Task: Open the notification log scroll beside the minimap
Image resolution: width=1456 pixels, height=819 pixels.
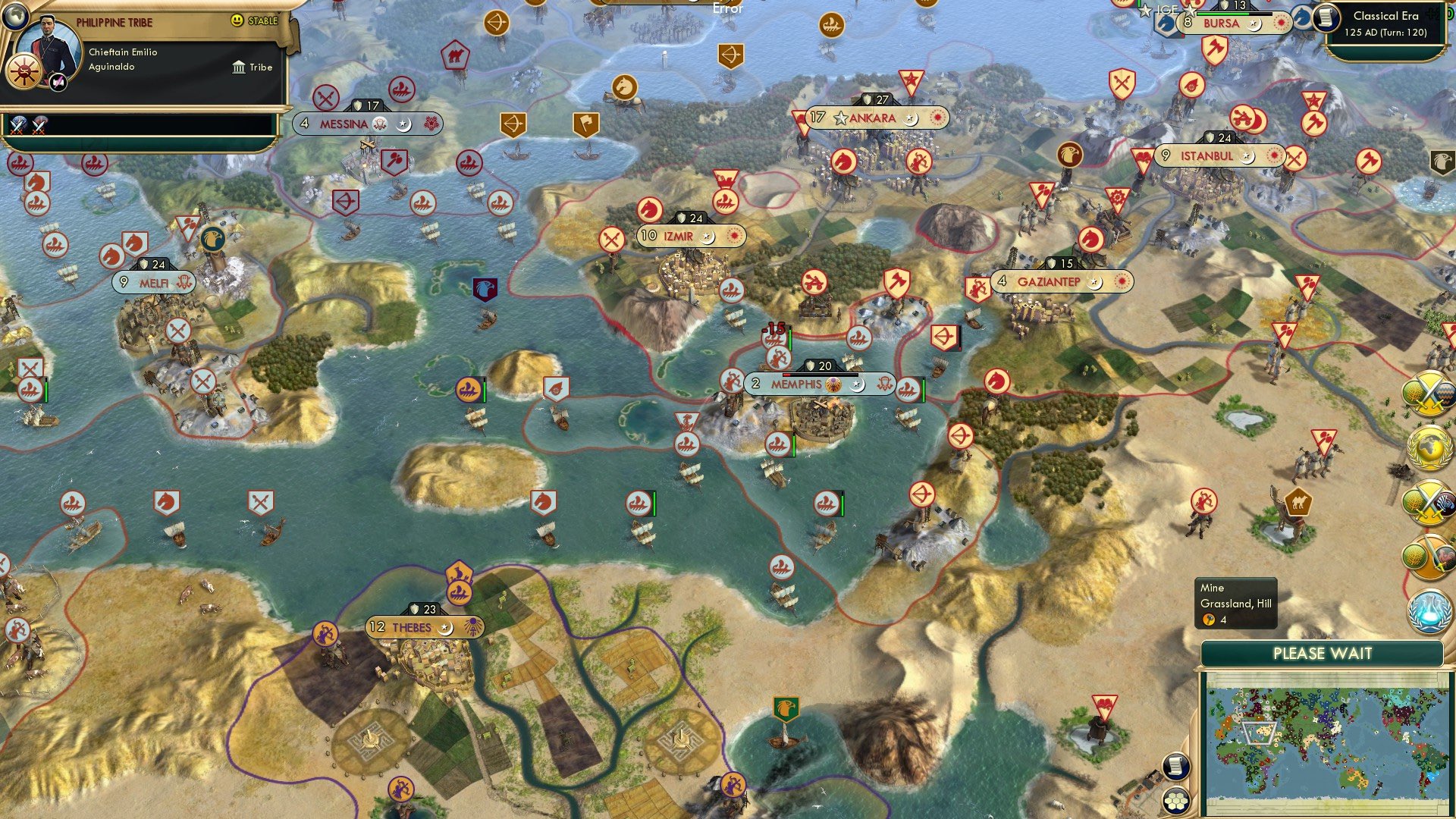Action: click(x=1176, y=767)
